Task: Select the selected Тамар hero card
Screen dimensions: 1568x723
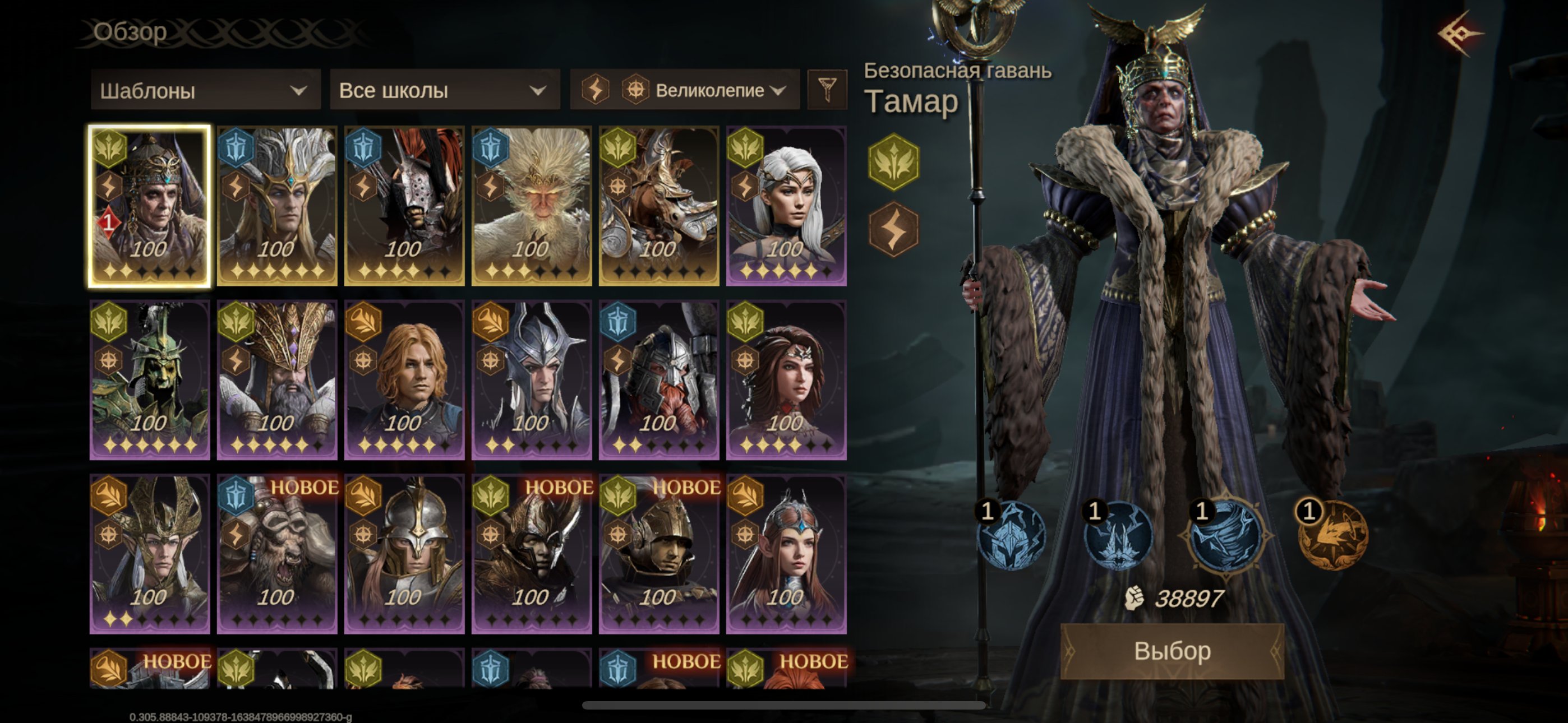Action: pyautogui.click(x=150, y=206)
